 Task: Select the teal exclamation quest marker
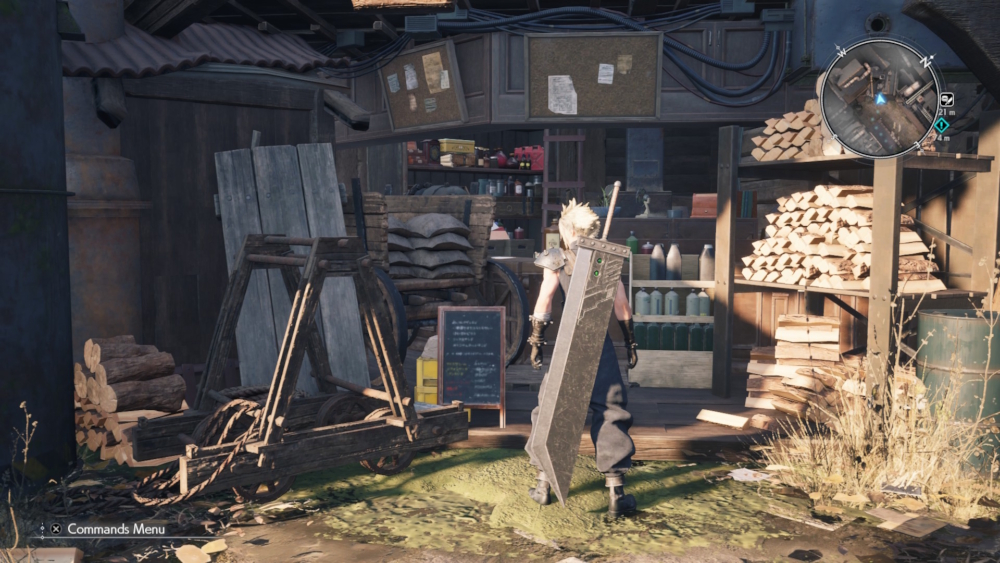pyautogui.click(x=942, y=126)
